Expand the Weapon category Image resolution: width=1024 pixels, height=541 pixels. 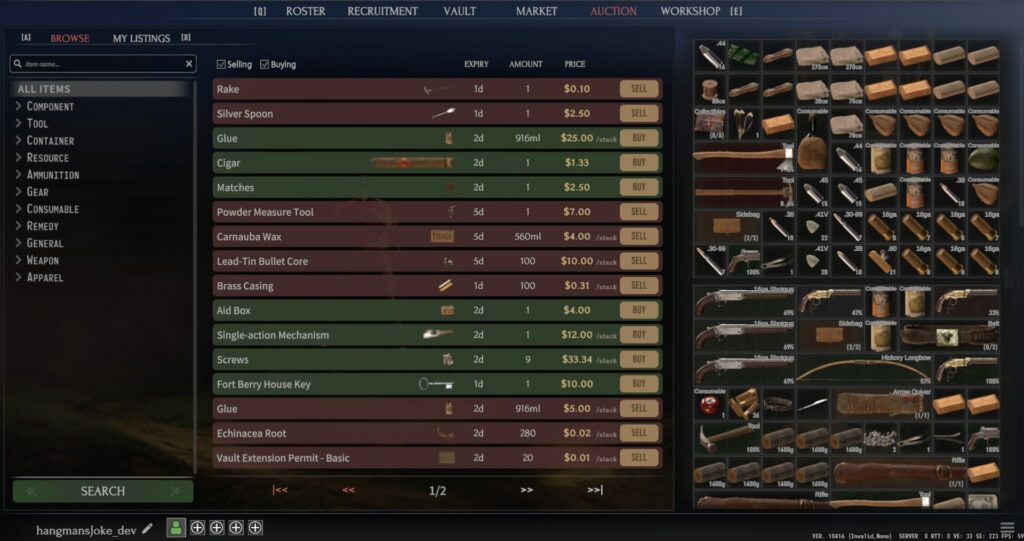pyautogui.click(x=42, y=260)
